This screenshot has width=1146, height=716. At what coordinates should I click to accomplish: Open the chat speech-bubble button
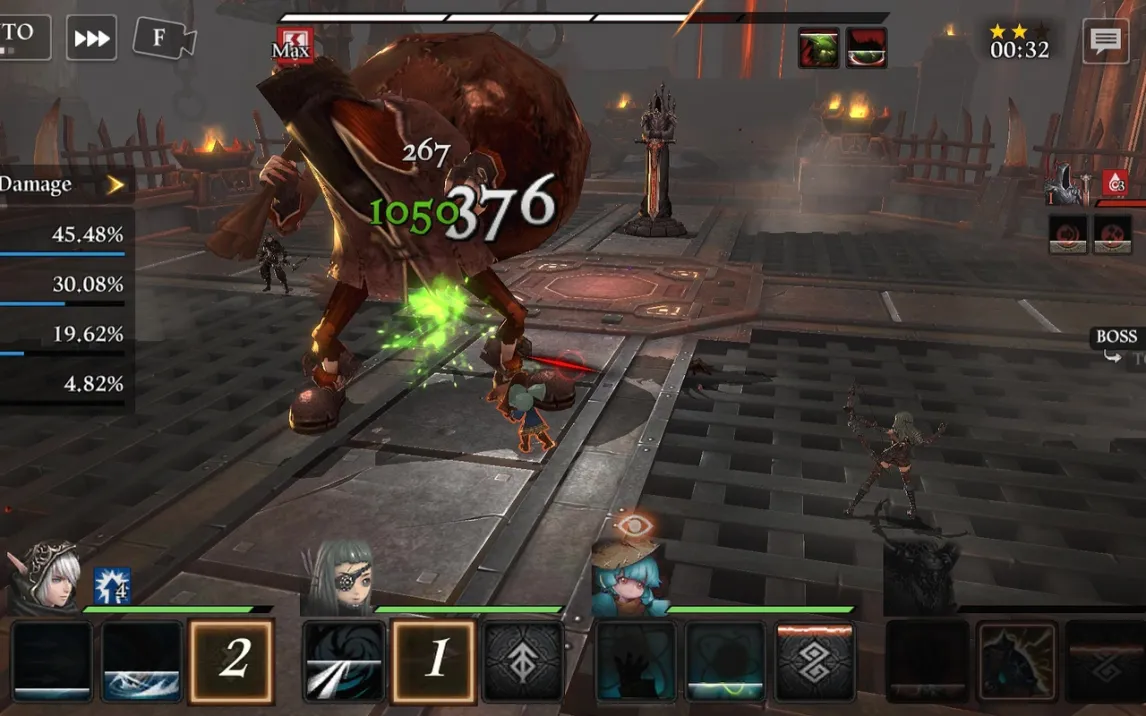coord(1105,42)
